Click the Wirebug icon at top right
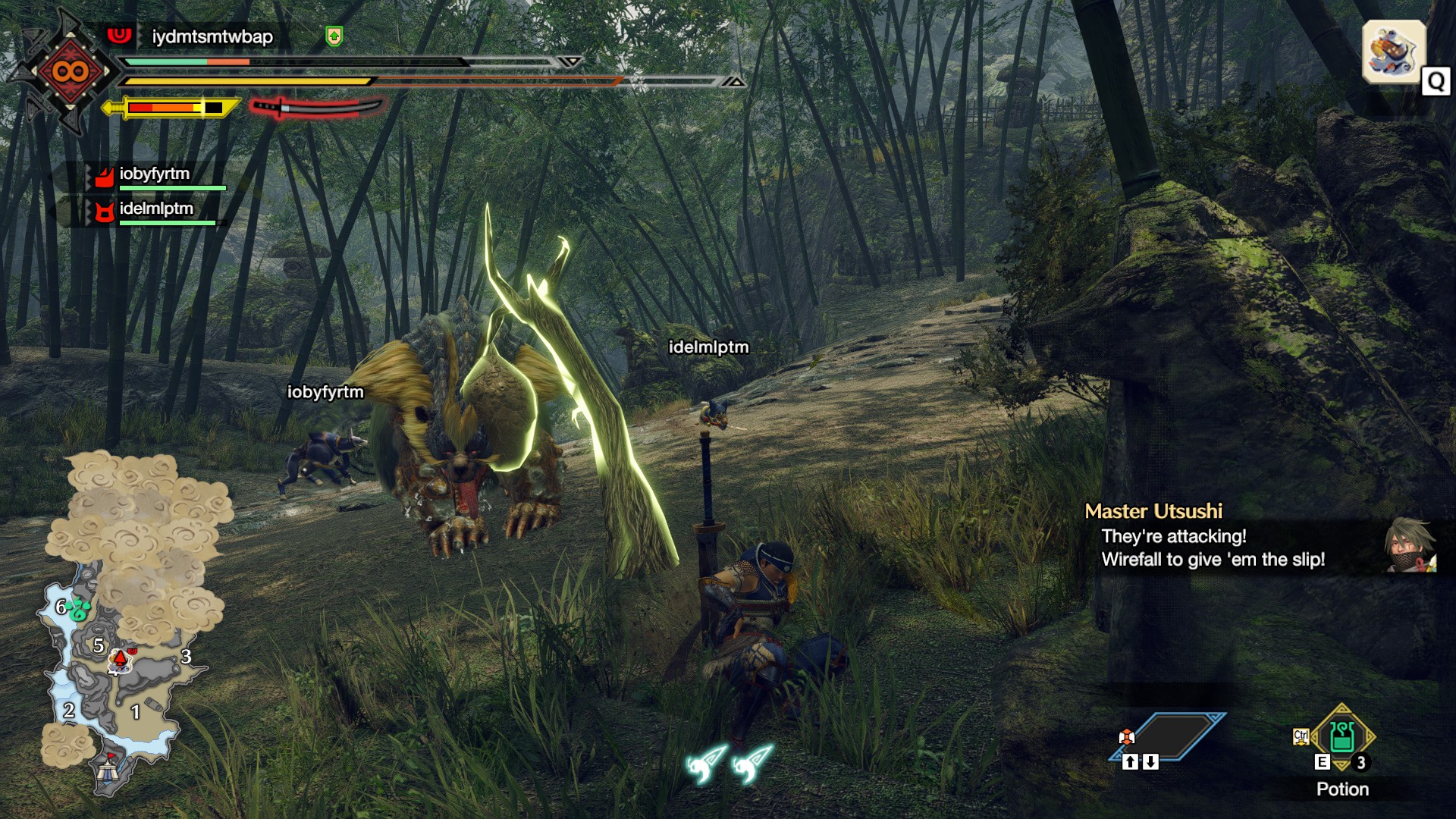1456x819 pixels. [x=1393, y=52]
